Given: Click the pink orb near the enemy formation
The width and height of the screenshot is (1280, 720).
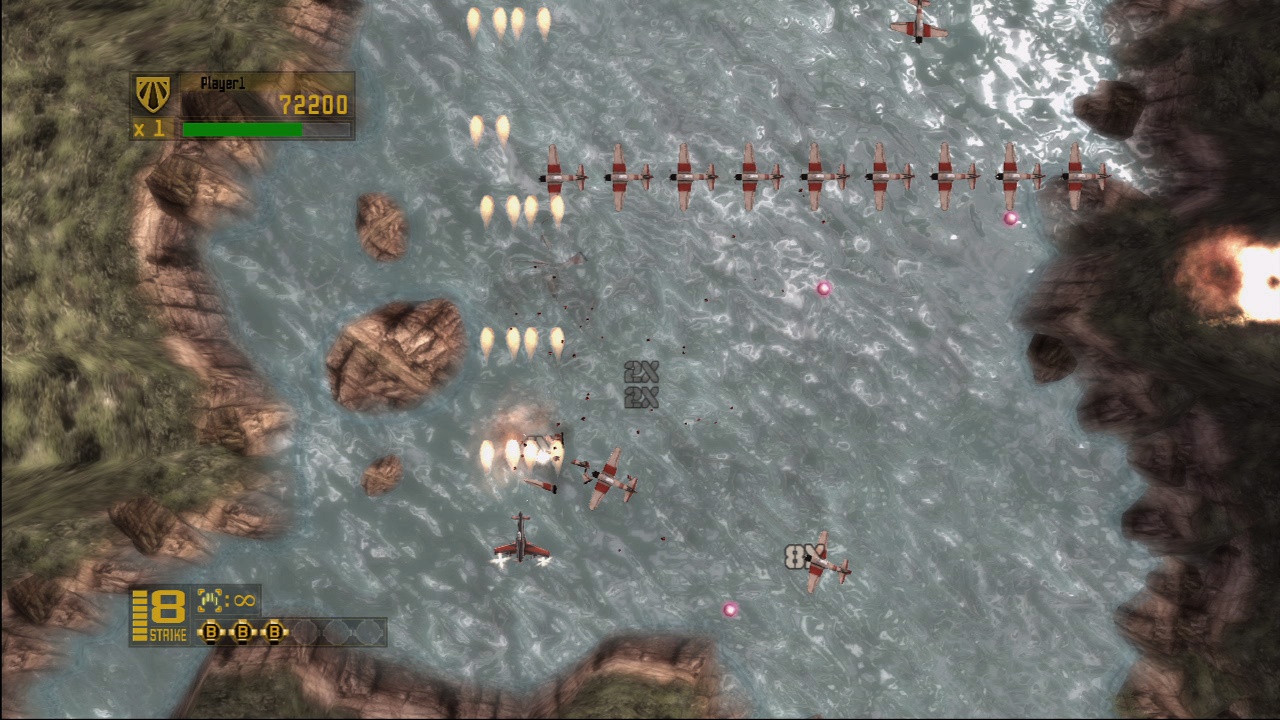Looking at the screenshot, I should click(x=1011, y=218).
